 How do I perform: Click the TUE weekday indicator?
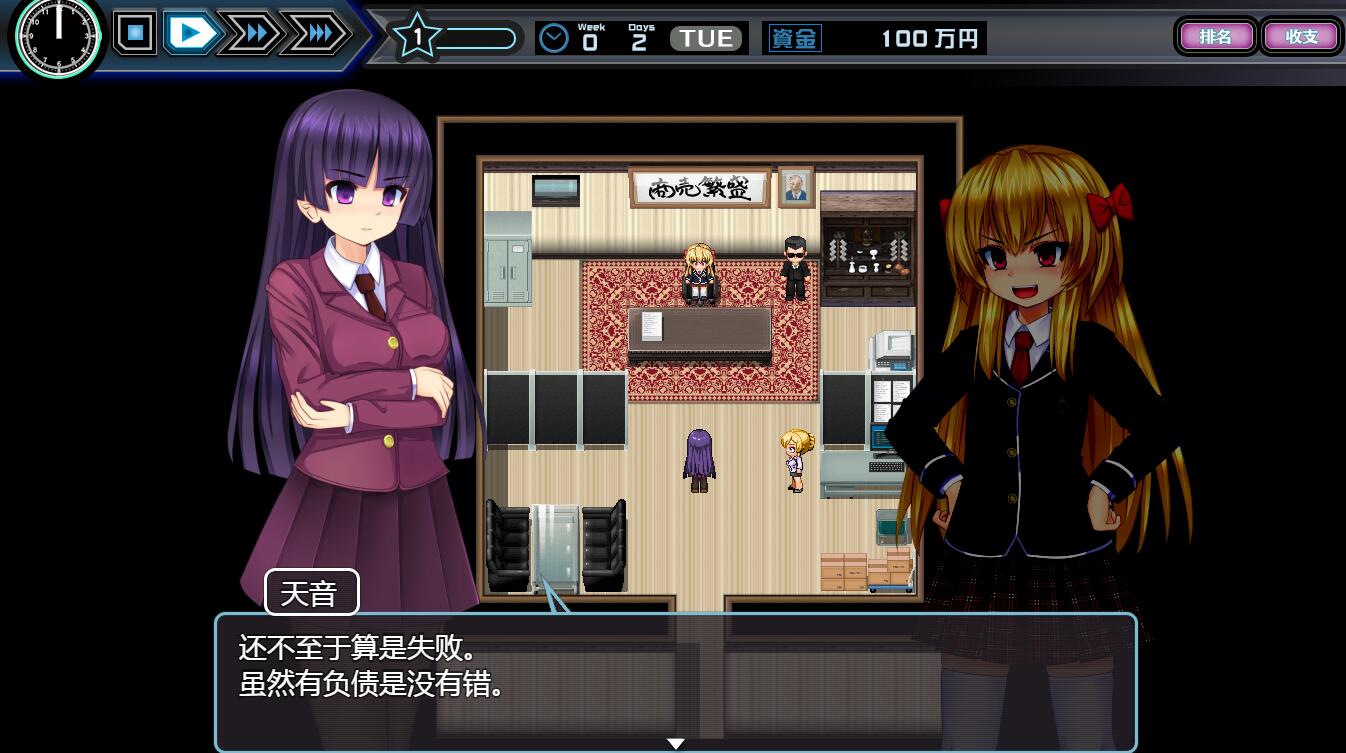[705, 37]
